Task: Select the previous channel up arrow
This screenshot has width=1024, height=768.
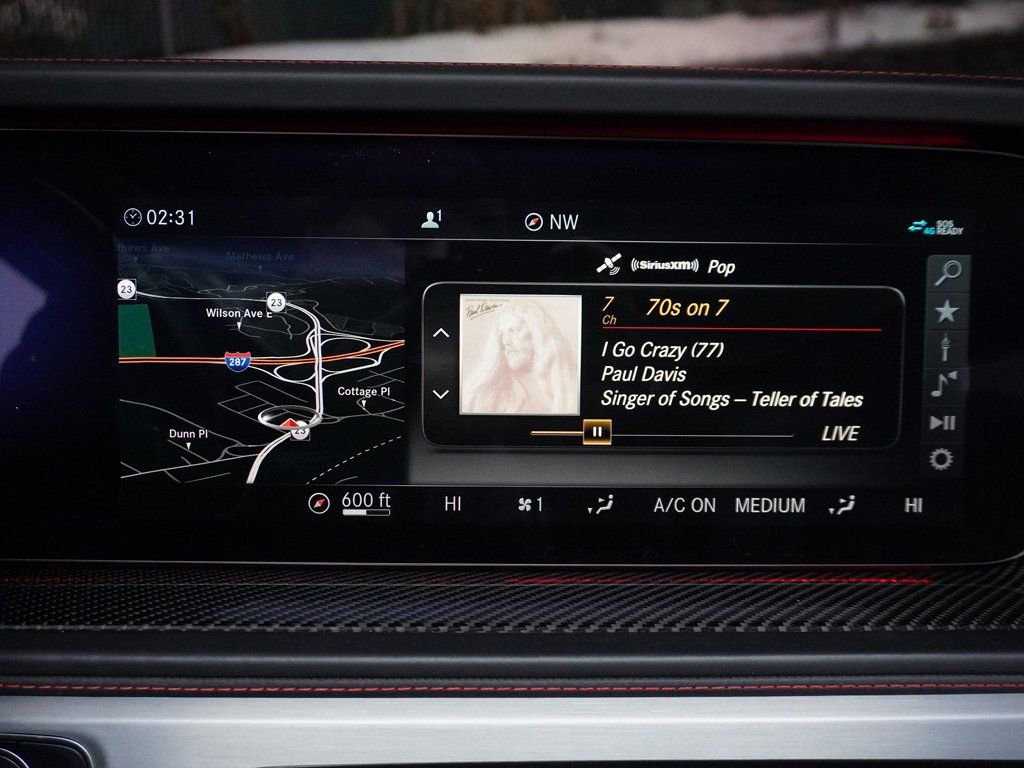Action: pos(441,334)
